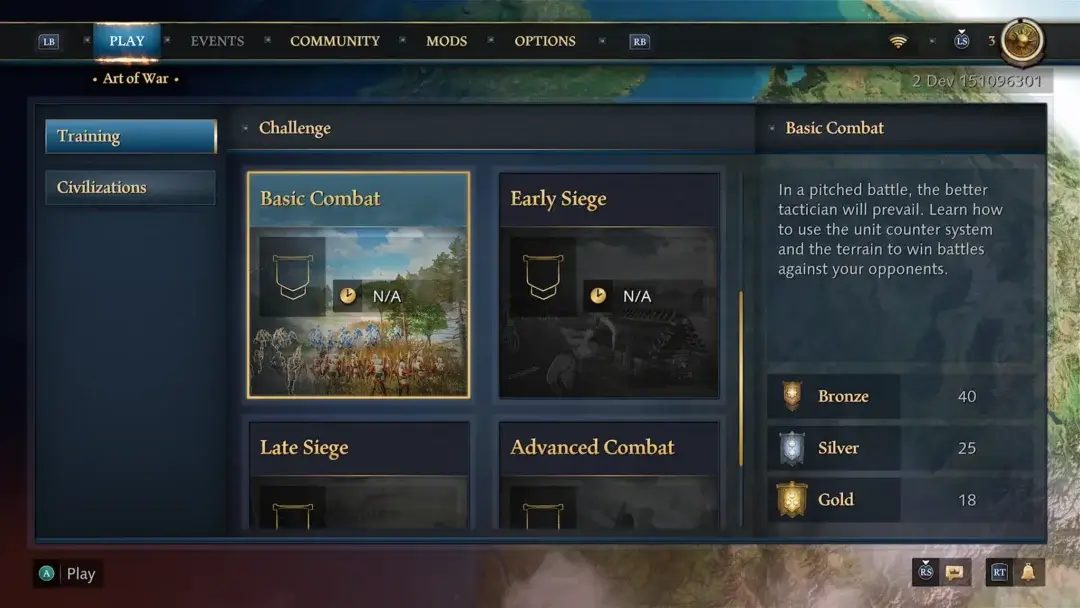1080x608 pixels.
Task: Start the challenge with the Play button
Action: click(x=70, y=574)
